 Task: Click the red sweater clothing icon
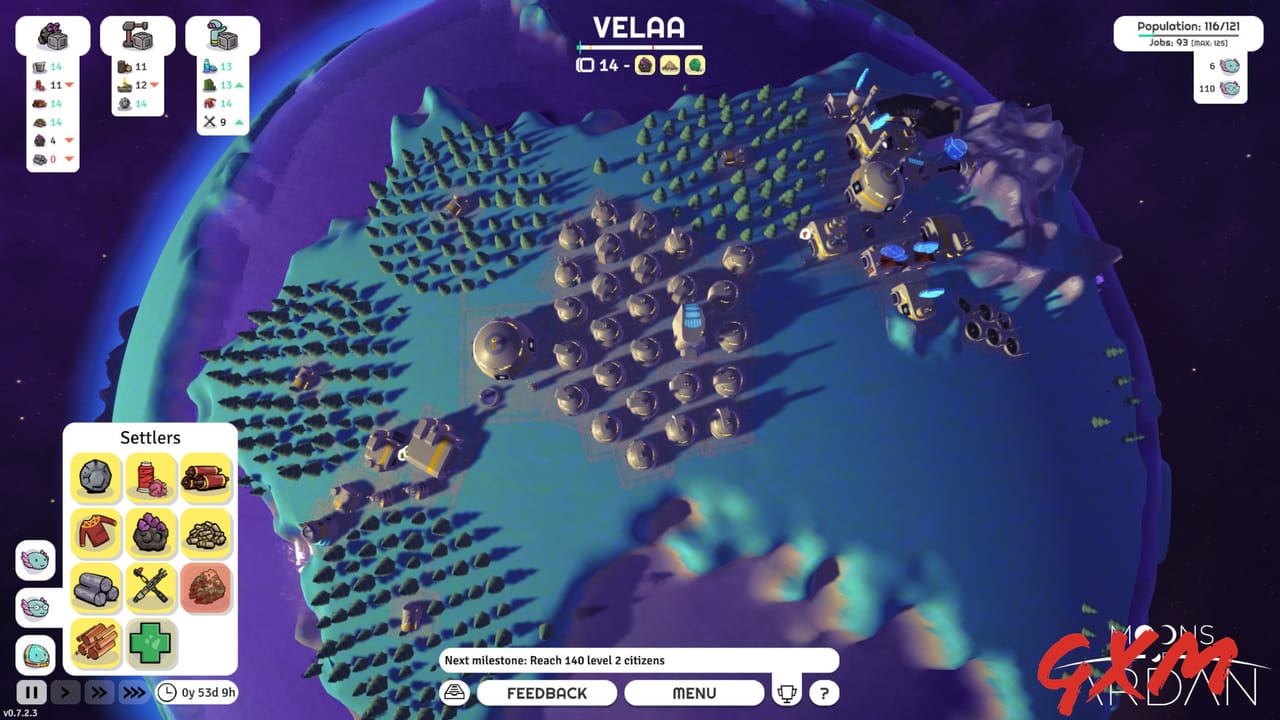click(97, 533)
